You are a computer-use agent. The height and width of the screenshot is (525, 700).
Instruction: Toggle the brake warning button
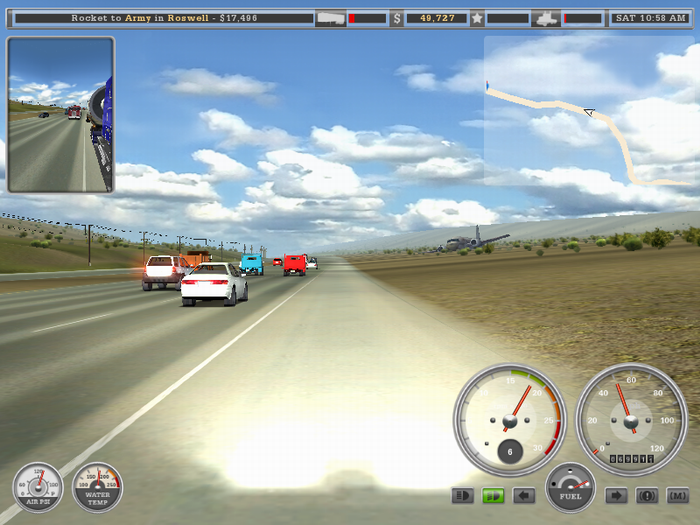click(647, 495)
